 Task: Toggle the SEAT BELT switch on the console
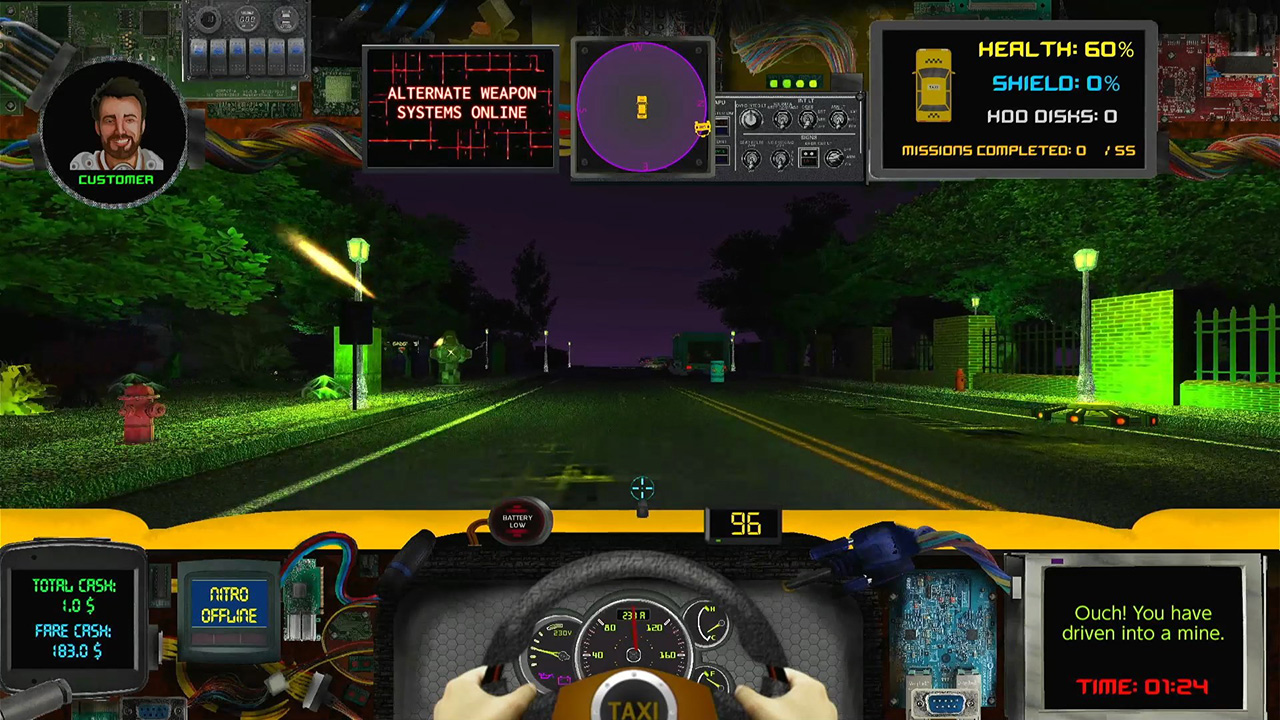click(x=751, y=159)
